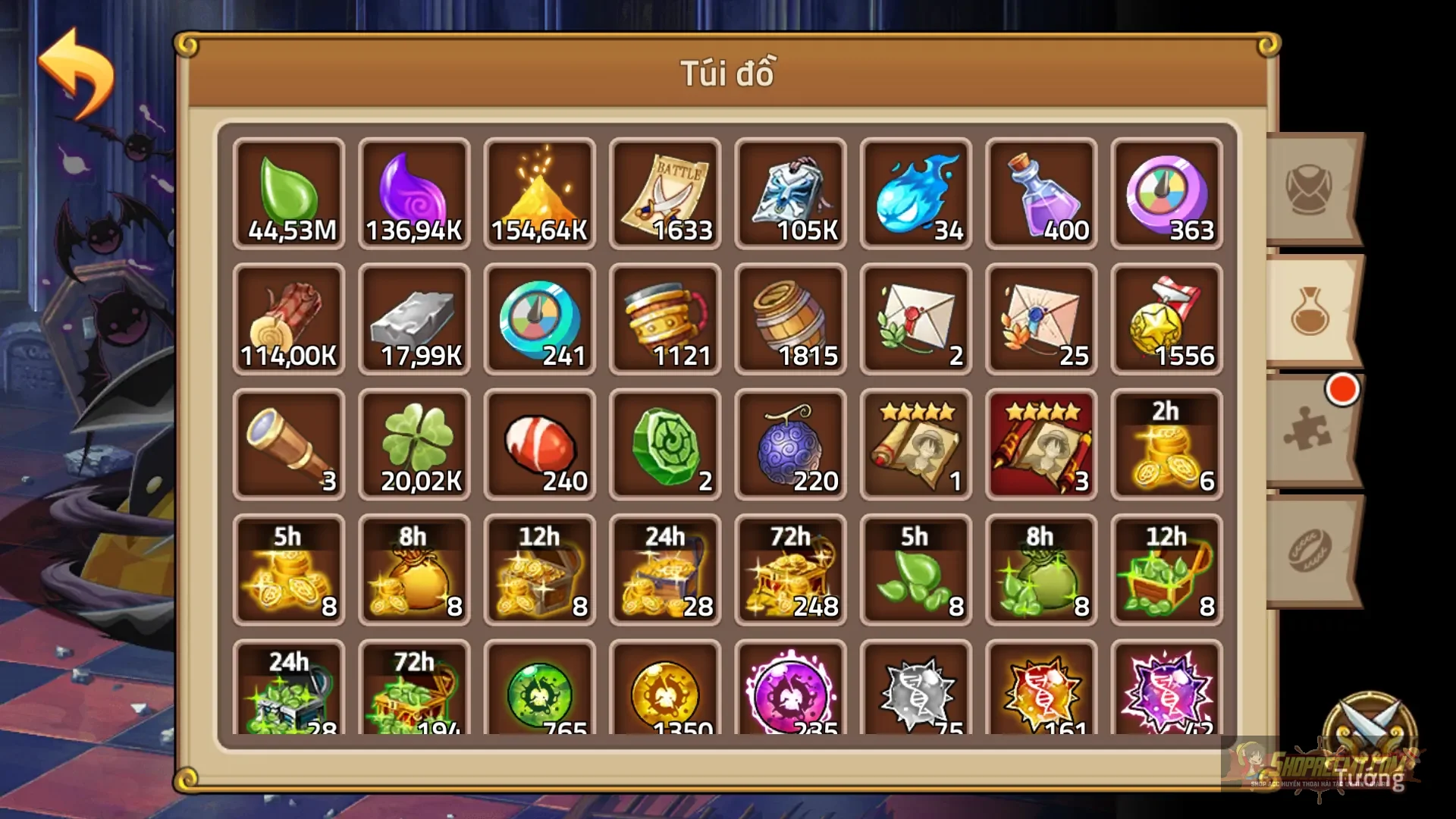Image resolution: width=1456 pixels, height=819 pixels.
Task: Open the purple soul essence item (136,94K)
Action: [413, 193]
